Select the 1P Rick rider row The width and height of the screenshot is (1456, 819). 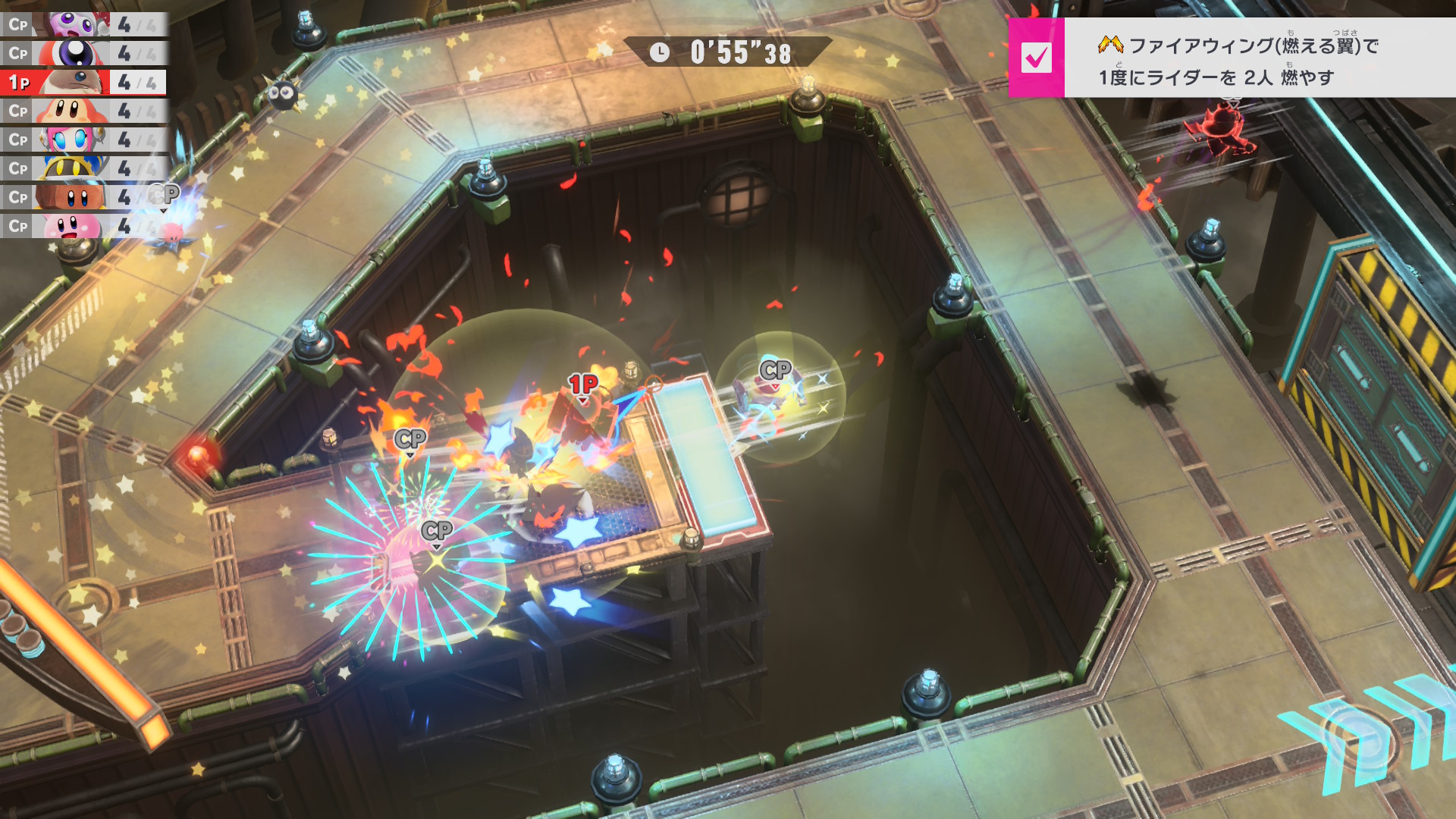(x=83, y=82)
